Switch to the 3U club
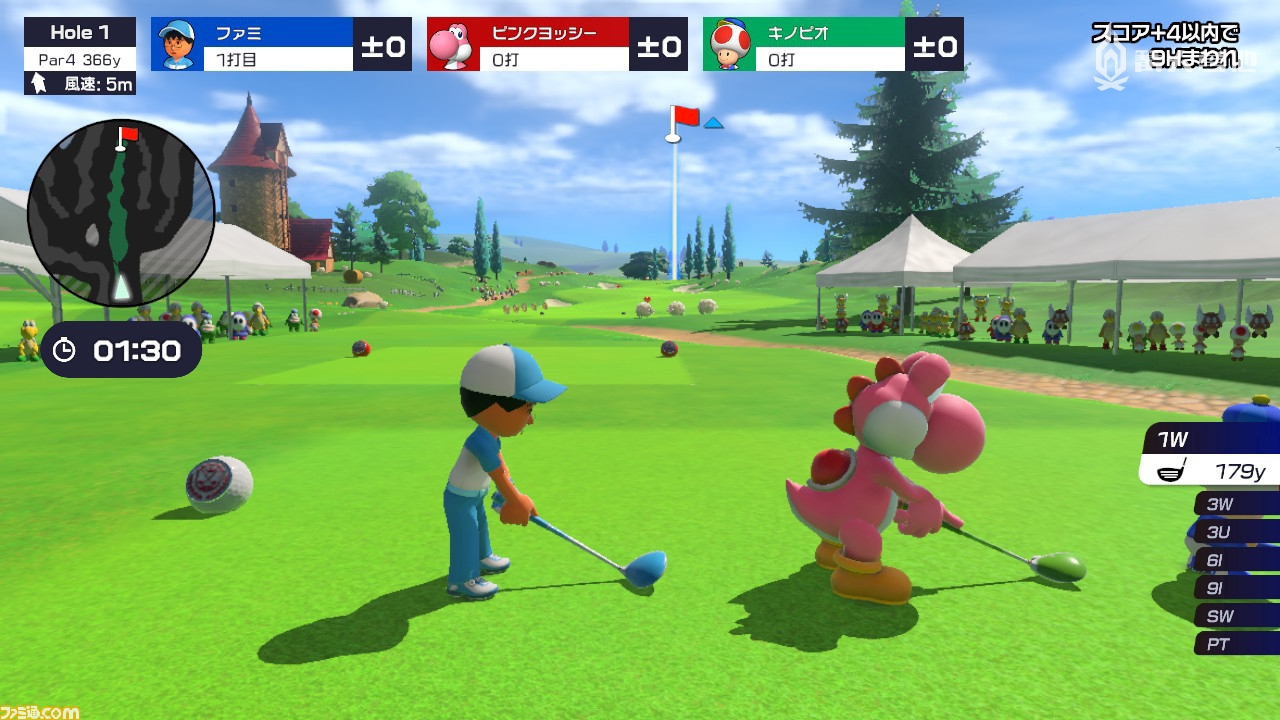The width and height of the screenshot is (1280, 720). [1234, 532]
